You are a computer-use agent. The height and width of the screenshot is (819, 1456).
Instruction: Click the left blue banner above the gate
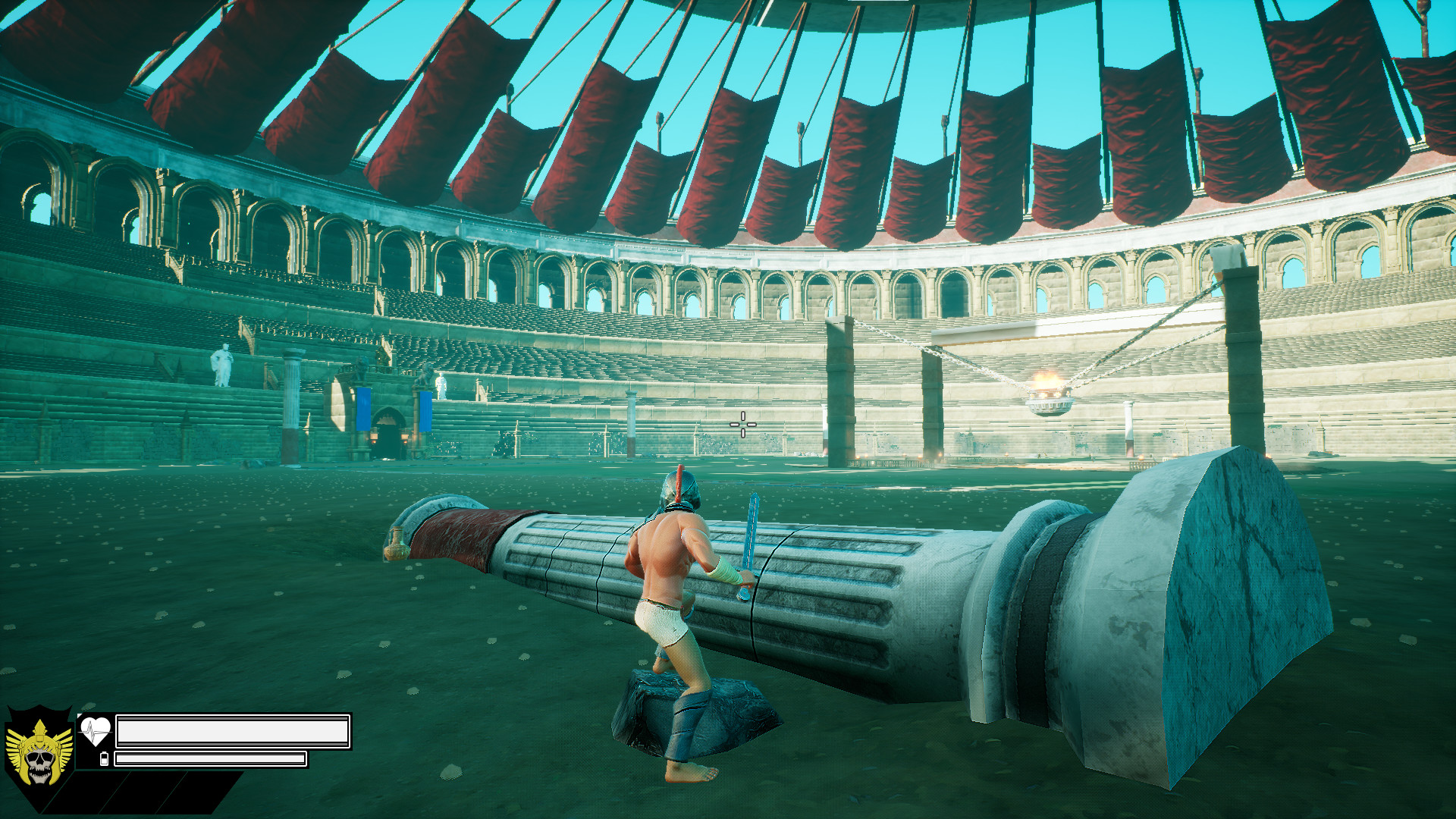[364, 409]
